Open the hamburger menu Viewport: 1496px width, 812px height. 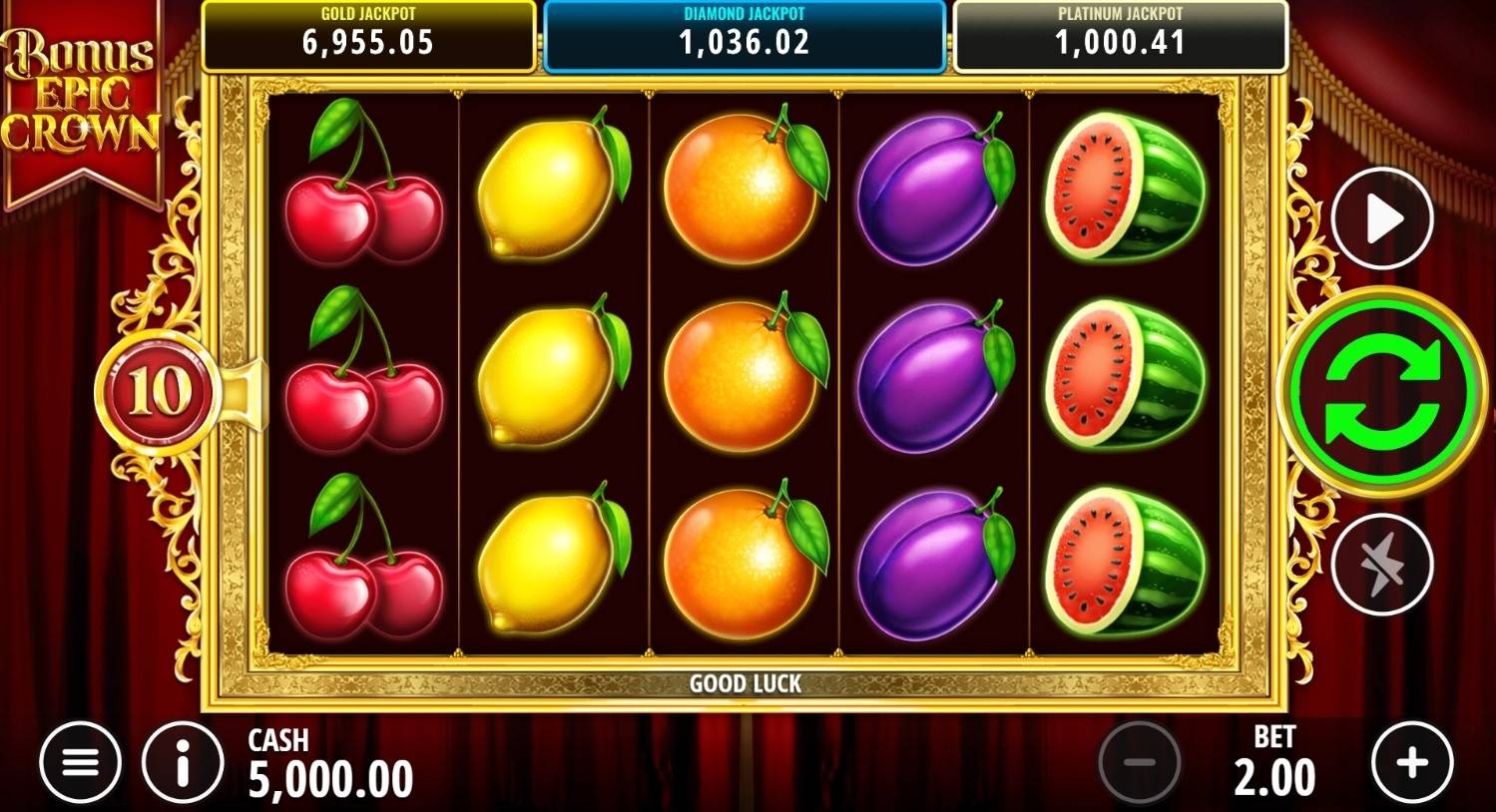point(80,763)
